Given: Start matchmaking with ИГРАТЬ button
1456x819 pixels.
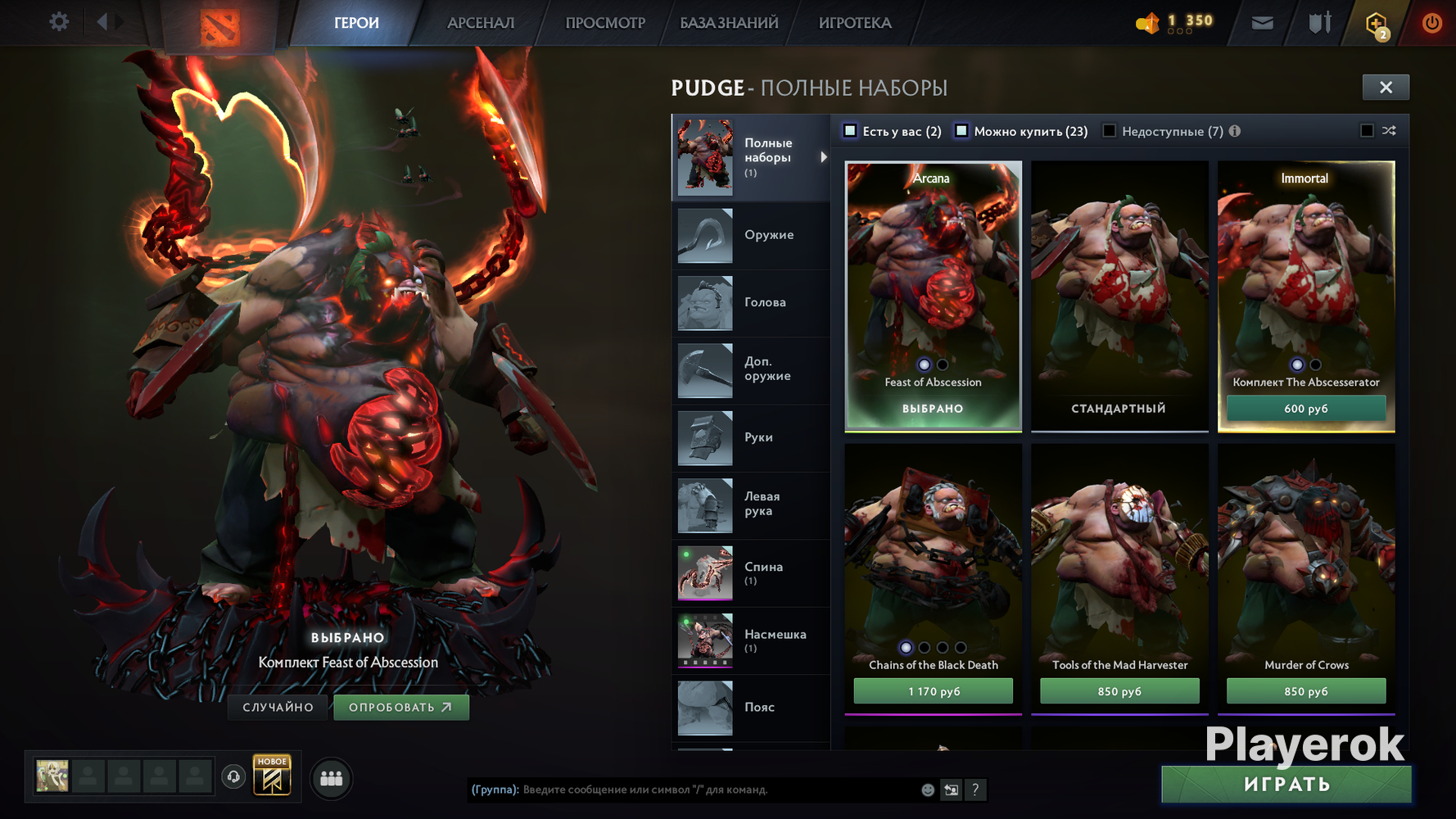Looking at the screenshot, I should 1286,785.
